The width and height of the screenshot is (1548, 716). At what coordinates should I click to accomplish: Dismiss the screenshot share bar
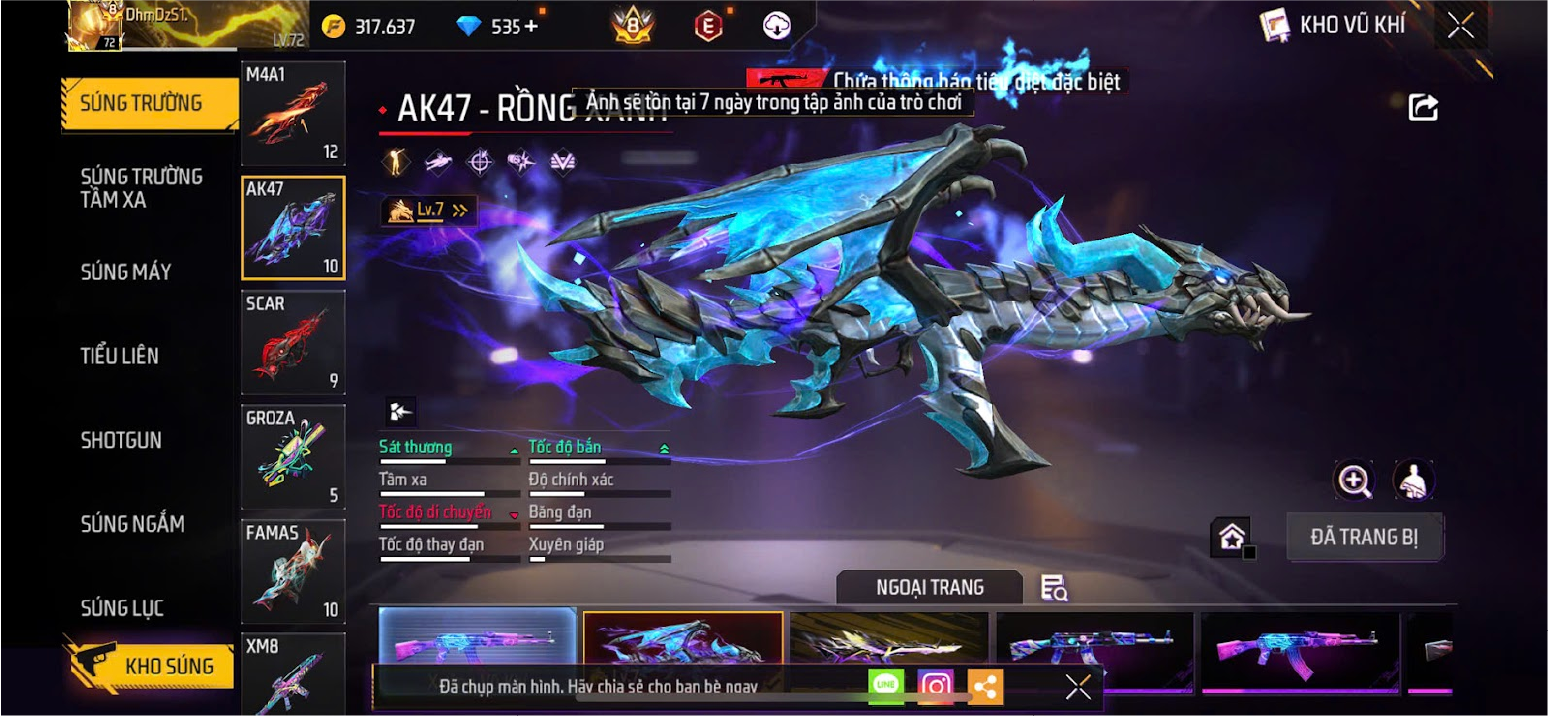point(1078,686)
